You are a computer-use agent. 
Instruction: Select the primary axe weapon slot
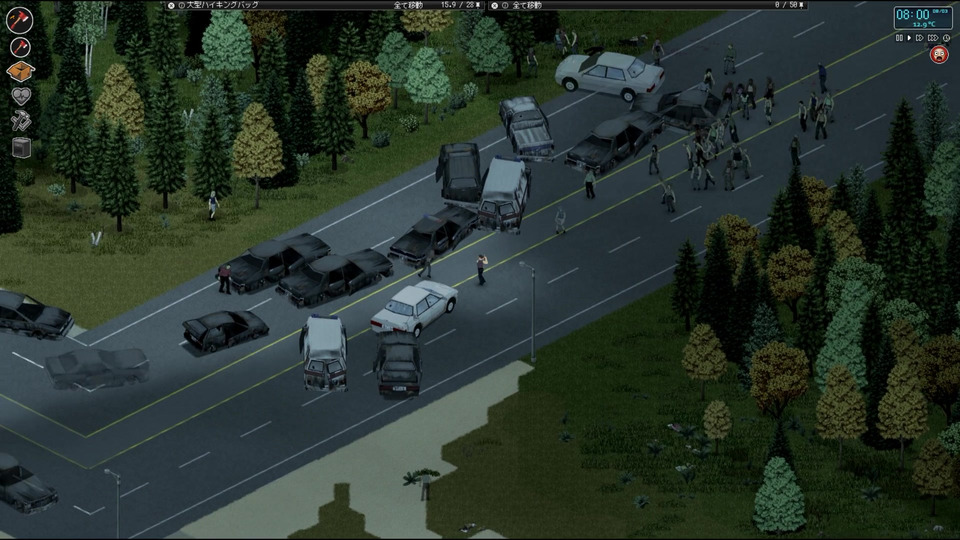[20, 20]
